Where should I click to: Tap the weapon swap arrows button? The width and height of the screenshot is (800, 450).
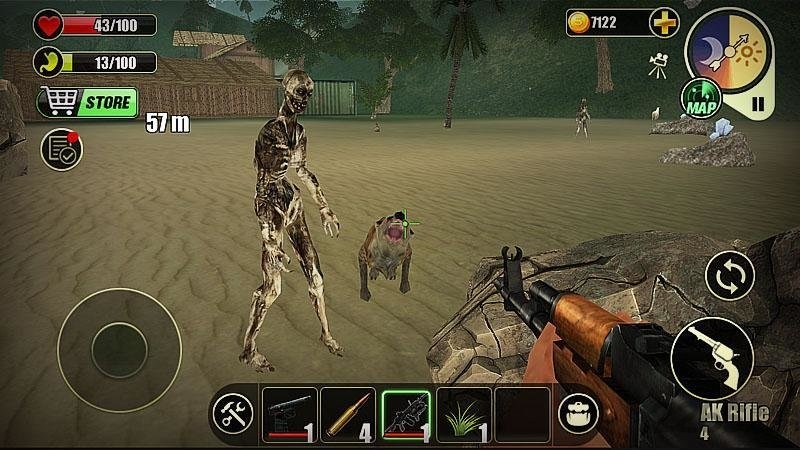(x=730, y=276)
